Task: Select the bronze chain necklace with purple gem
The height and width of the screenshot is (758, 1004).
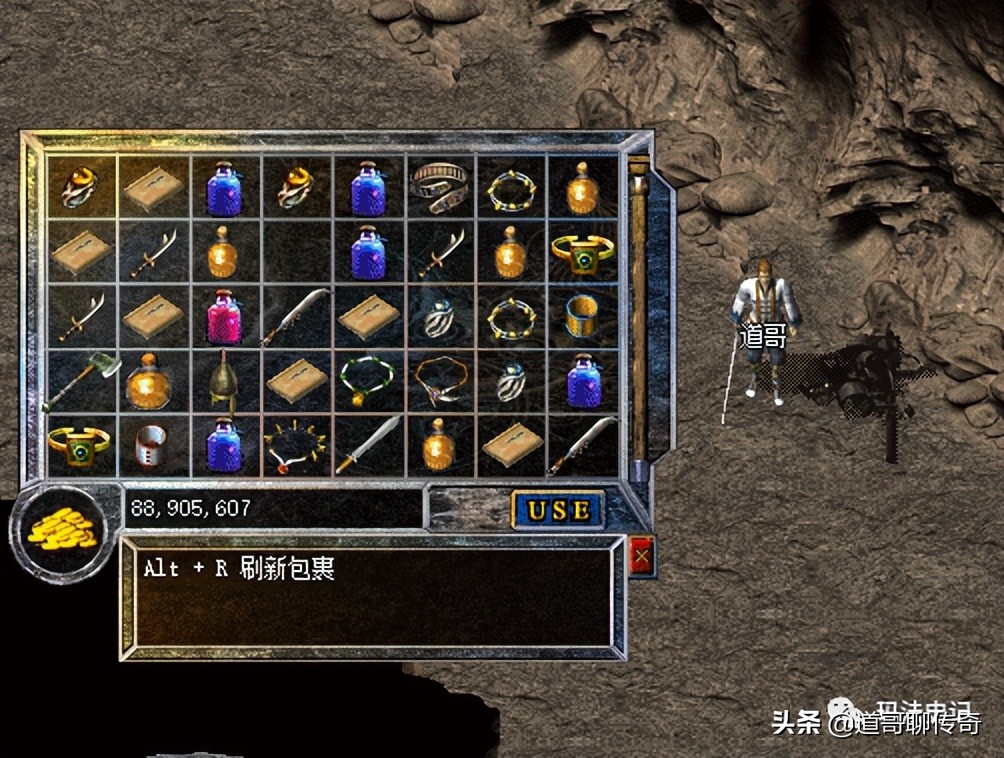Action: click(439, 379)
